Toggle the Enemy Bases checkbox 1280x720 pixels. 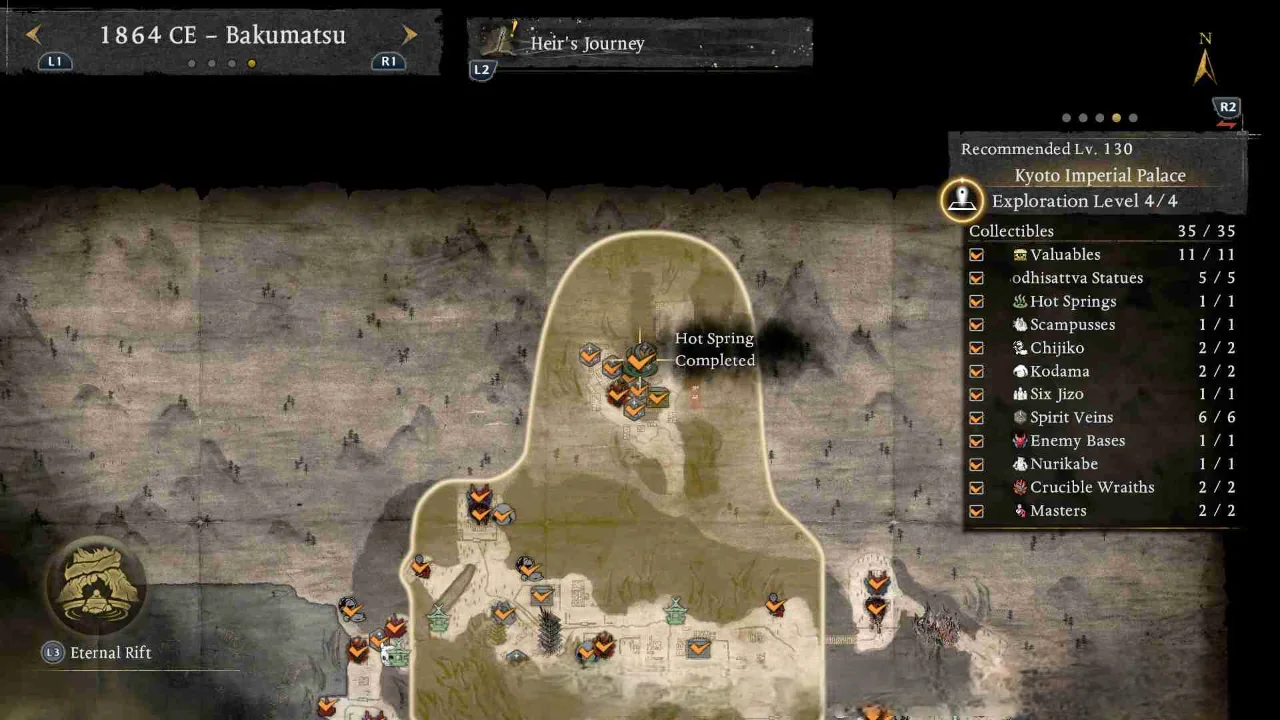[976, 441]
